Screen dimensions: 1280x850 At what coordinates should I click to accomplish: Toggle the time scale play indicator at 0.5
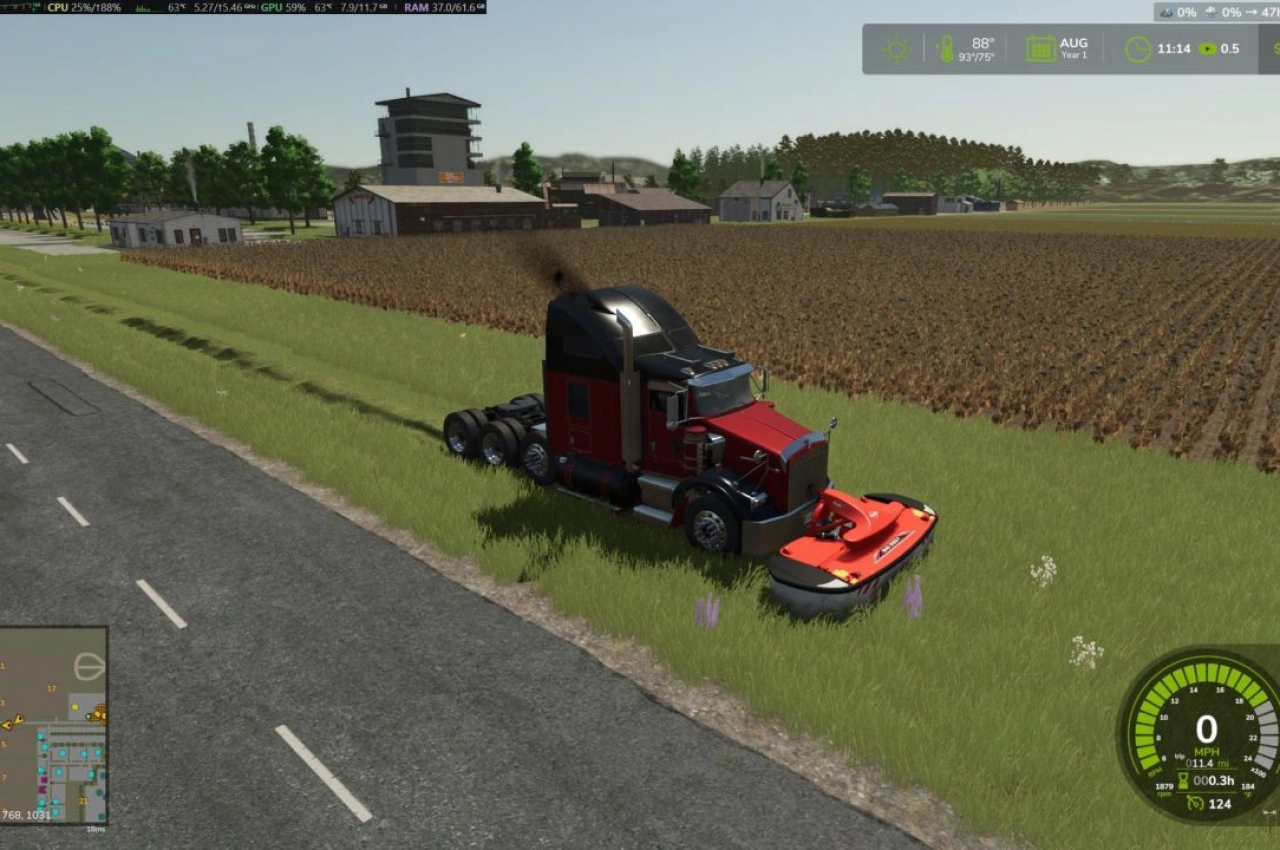coord(1210,47)
